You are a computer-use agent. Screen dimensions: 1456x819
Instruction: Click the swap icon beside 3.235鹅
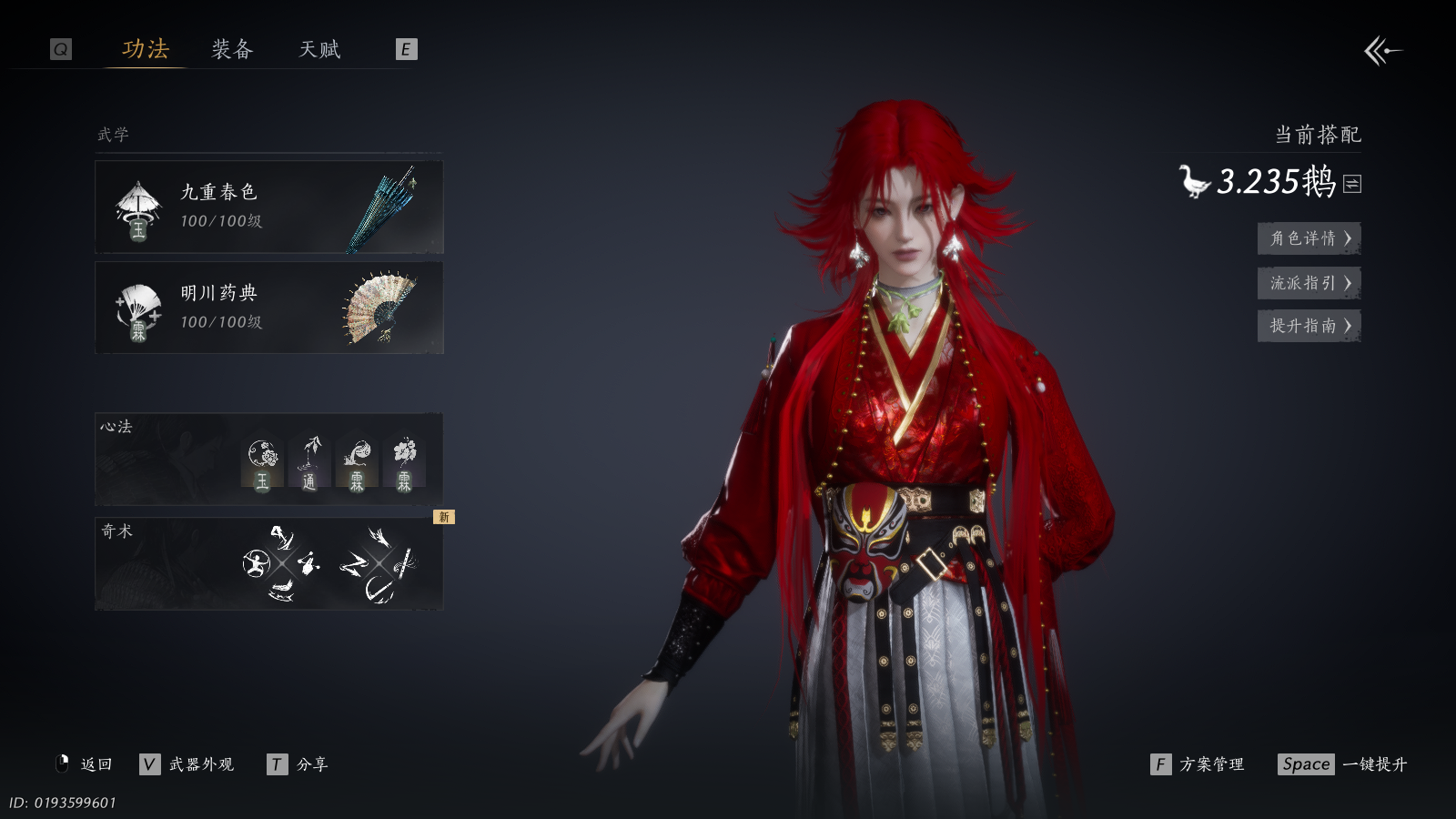[1352, 184]
